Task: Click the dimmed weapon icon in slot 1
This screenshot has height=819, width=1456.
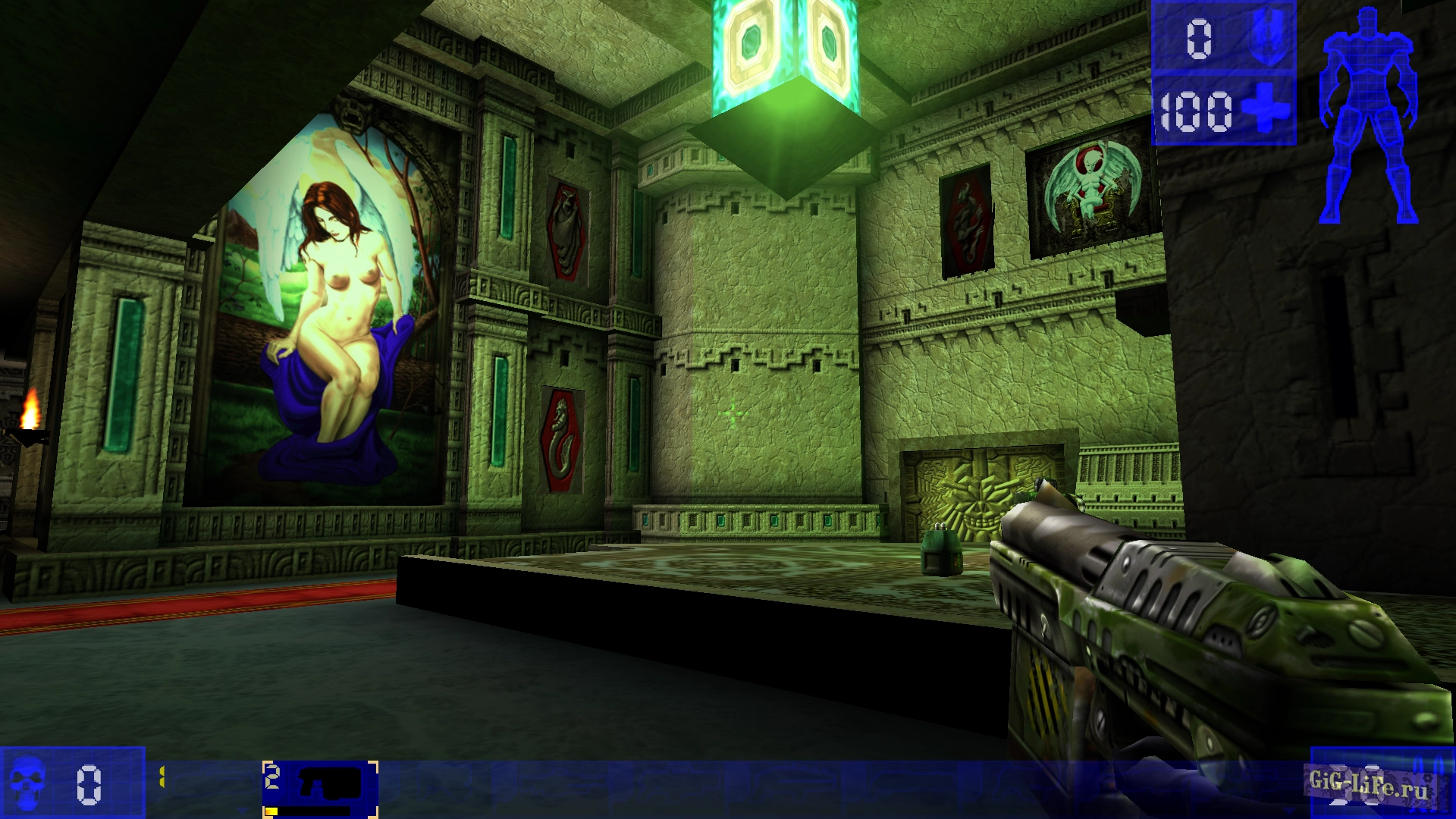Action: tap(212, 781)
